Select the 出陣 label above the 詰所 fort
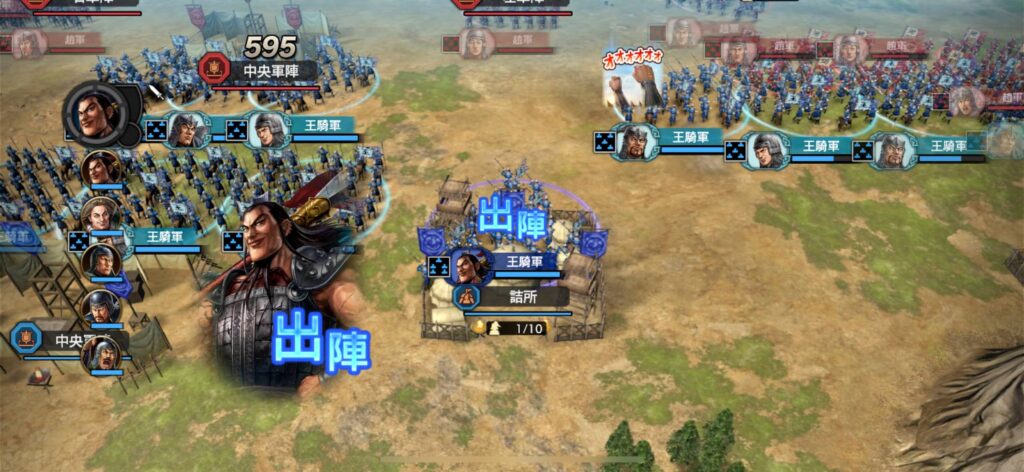This screenshot has width=1024, height=472. pyautogui.click(x=516, y=219)
